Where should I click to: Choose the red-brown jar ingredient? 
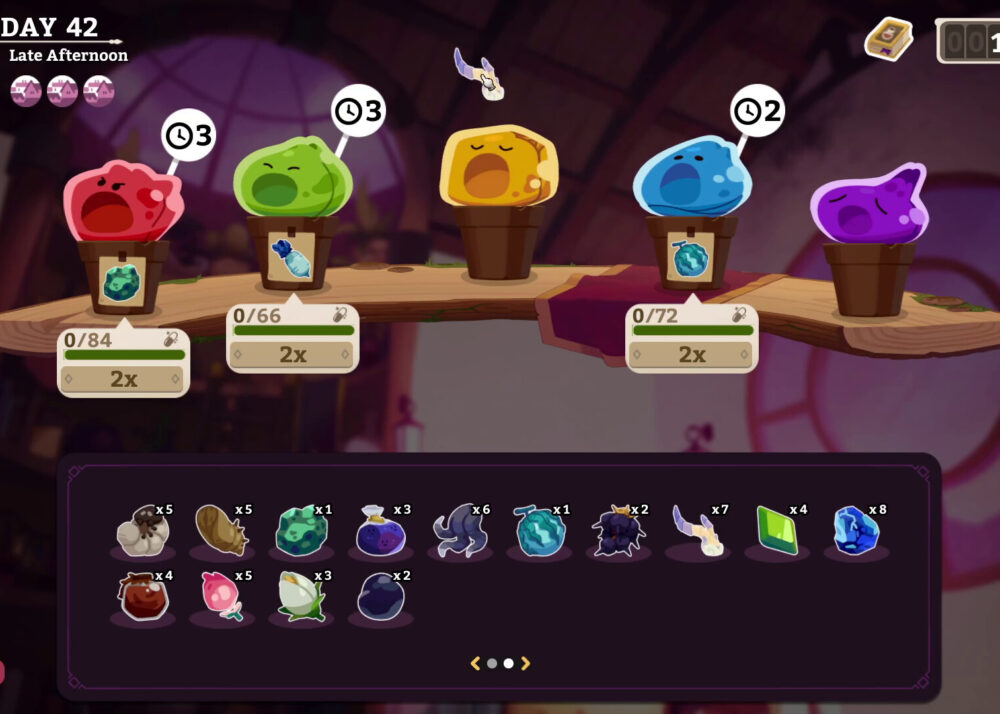(x=142, y=597)
